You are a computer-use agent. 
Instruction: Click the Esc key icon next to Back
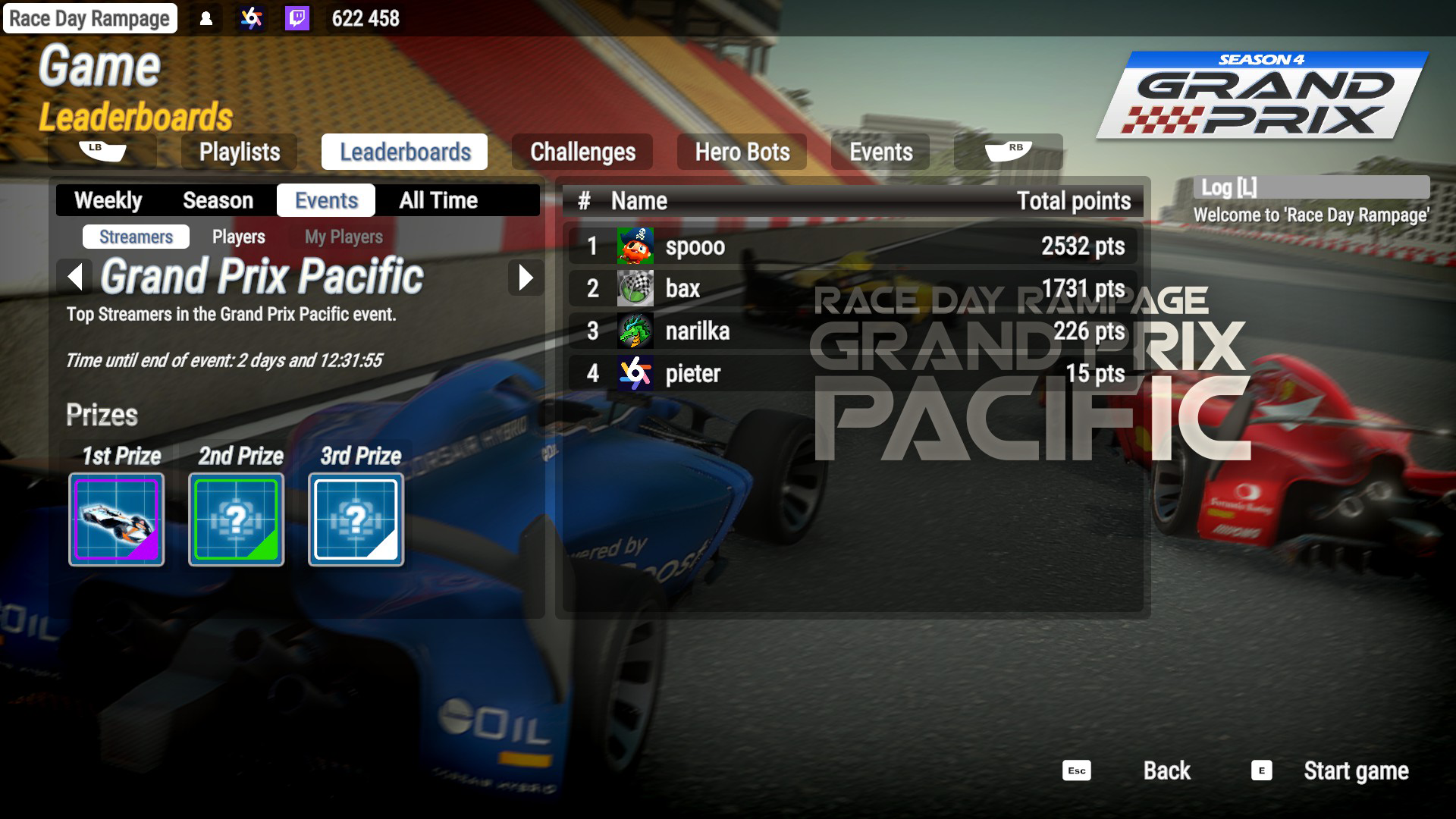1076,771
